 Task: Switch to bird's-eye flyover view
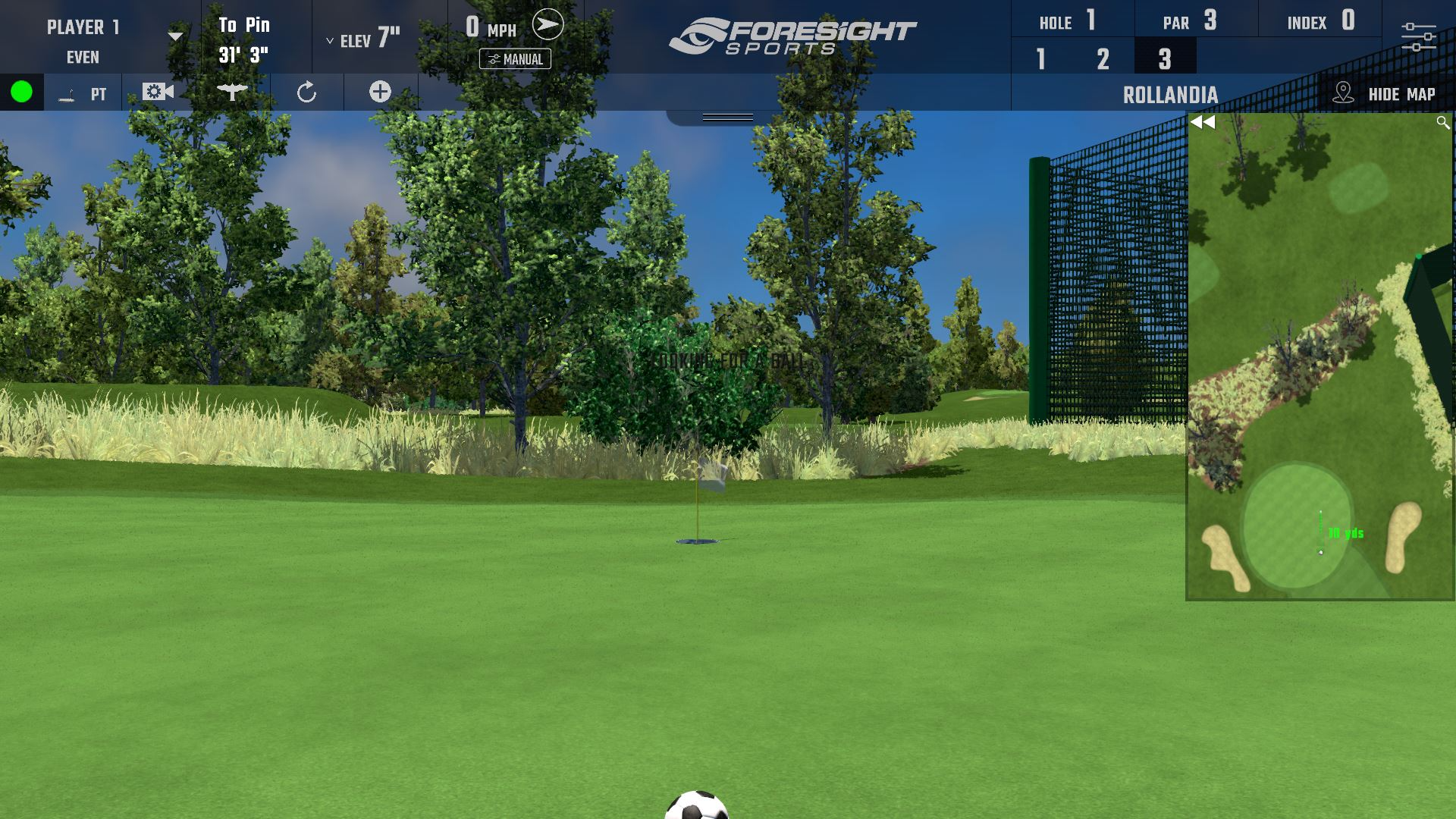click(231, 92)
